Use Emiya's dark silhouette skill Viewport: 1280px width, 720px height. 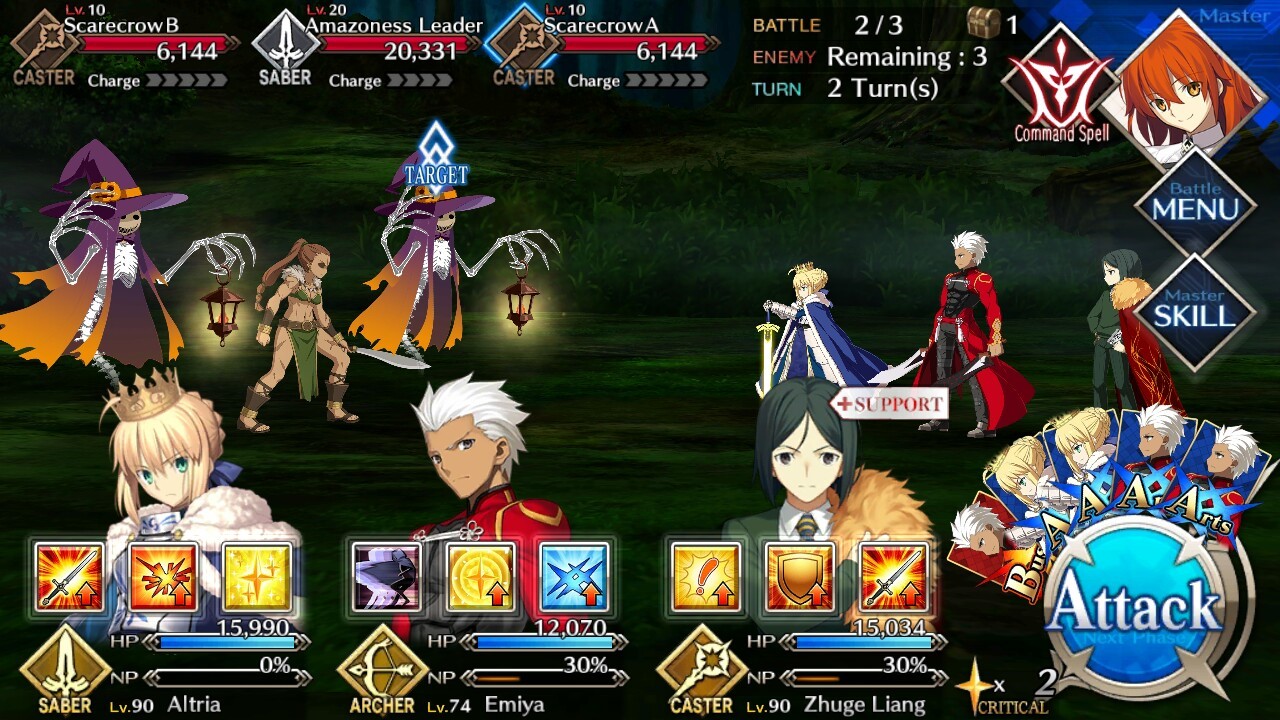coord(387,577)
